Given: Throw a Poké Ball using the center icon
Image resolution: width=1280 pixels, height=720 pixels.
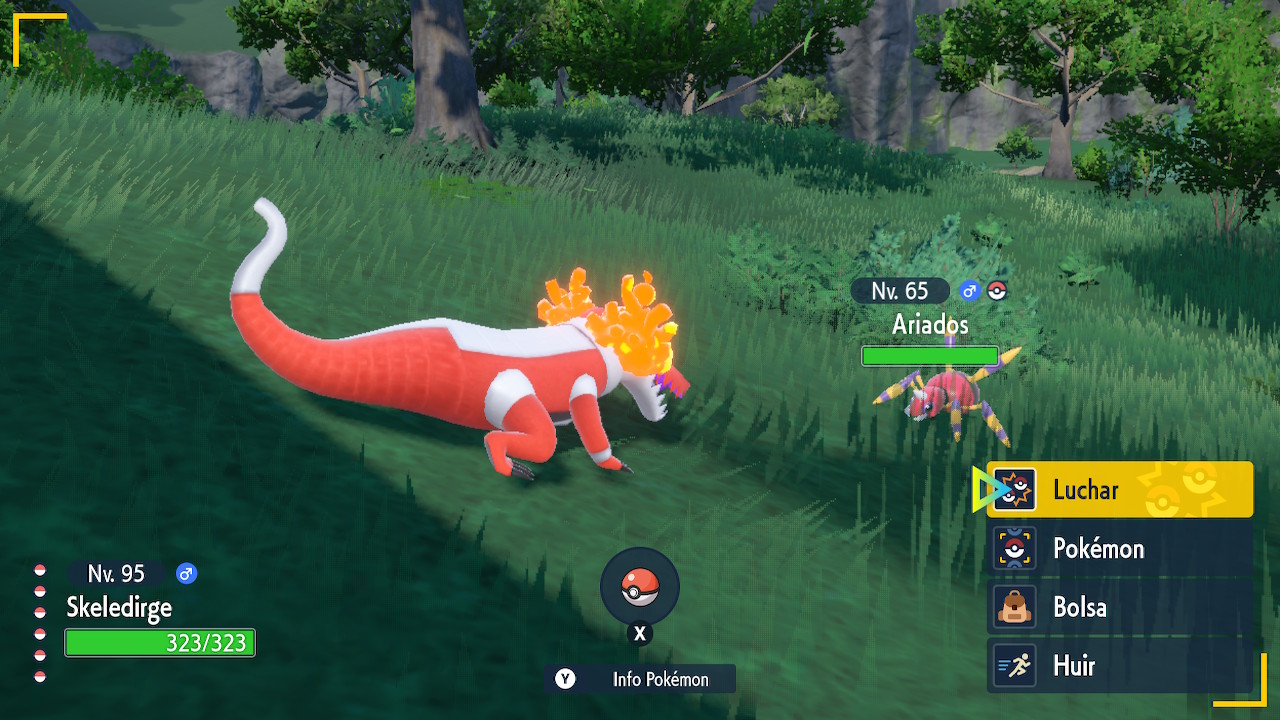Looking at the screenshot, I should tap(640, 588).
